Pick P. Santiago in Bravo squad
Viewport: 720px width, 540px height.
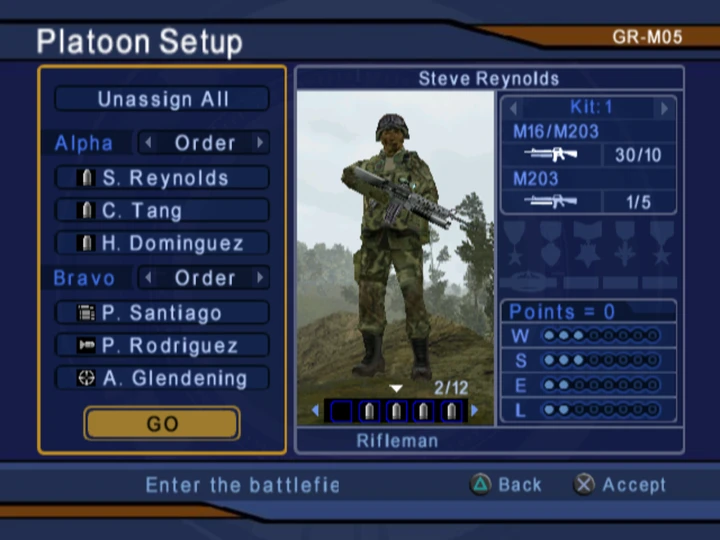pos(162,313)
